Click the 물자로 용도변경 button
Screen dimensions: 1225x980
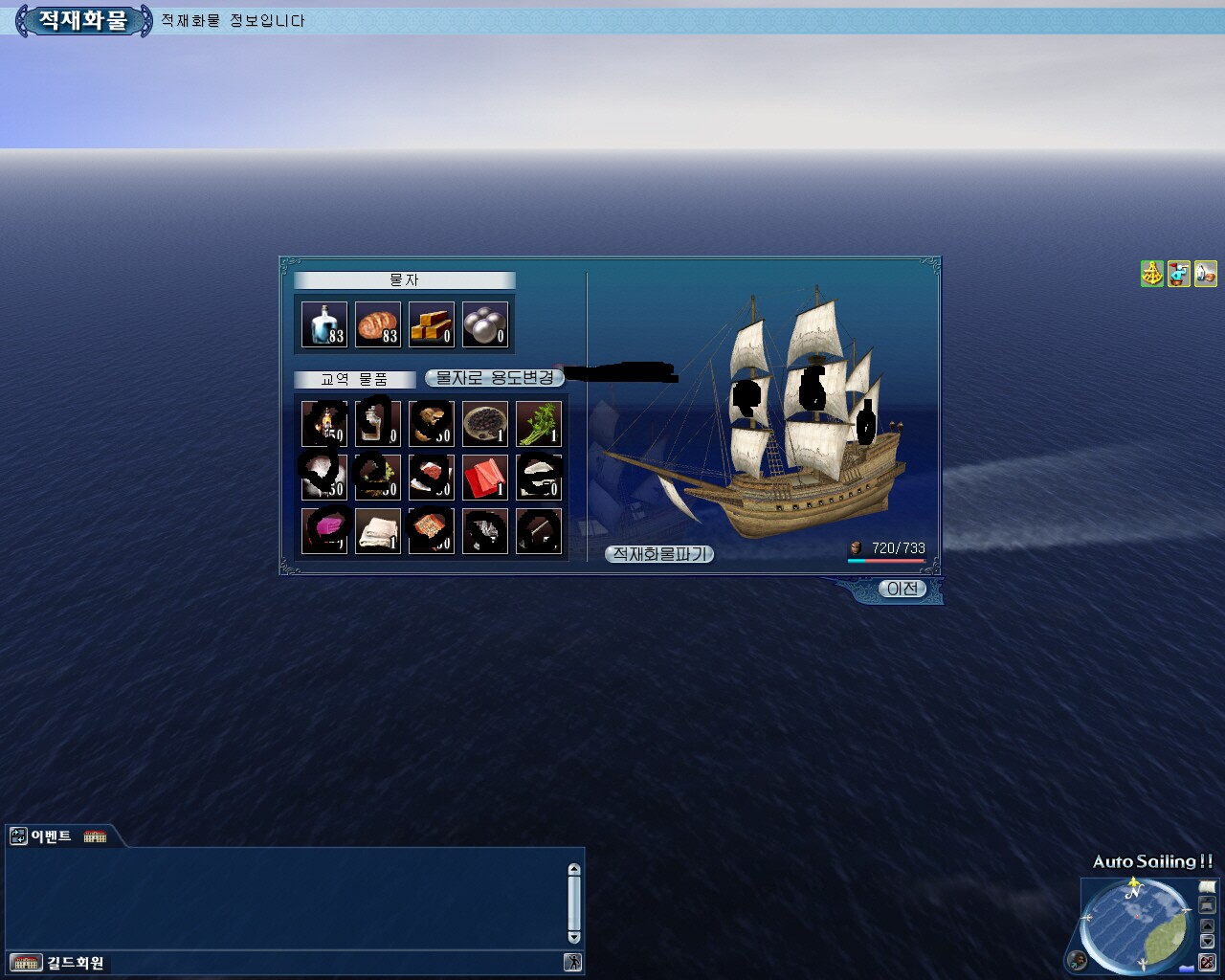494,378
